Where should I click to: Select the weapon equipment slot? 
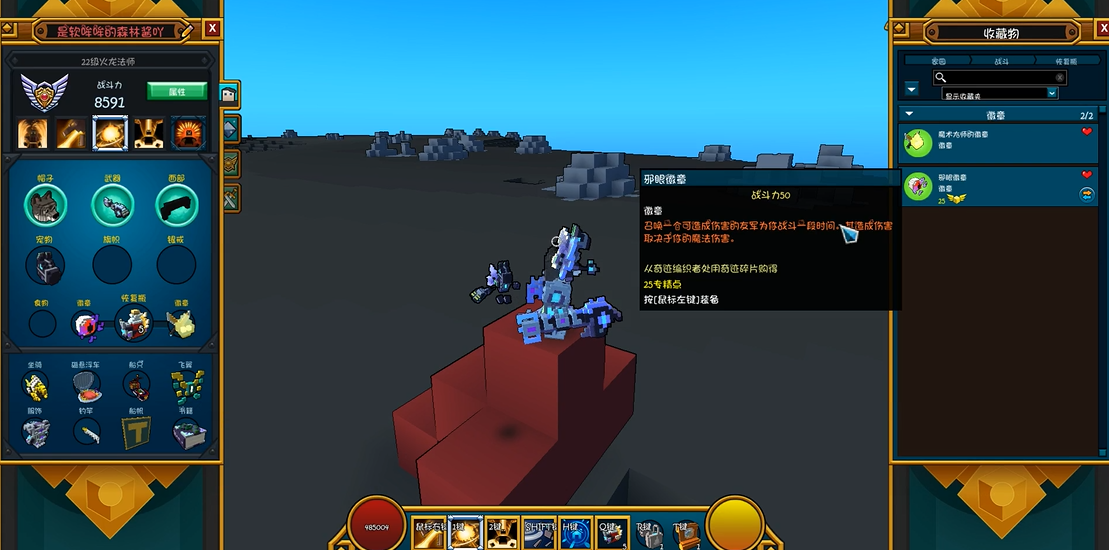[112, 206]
